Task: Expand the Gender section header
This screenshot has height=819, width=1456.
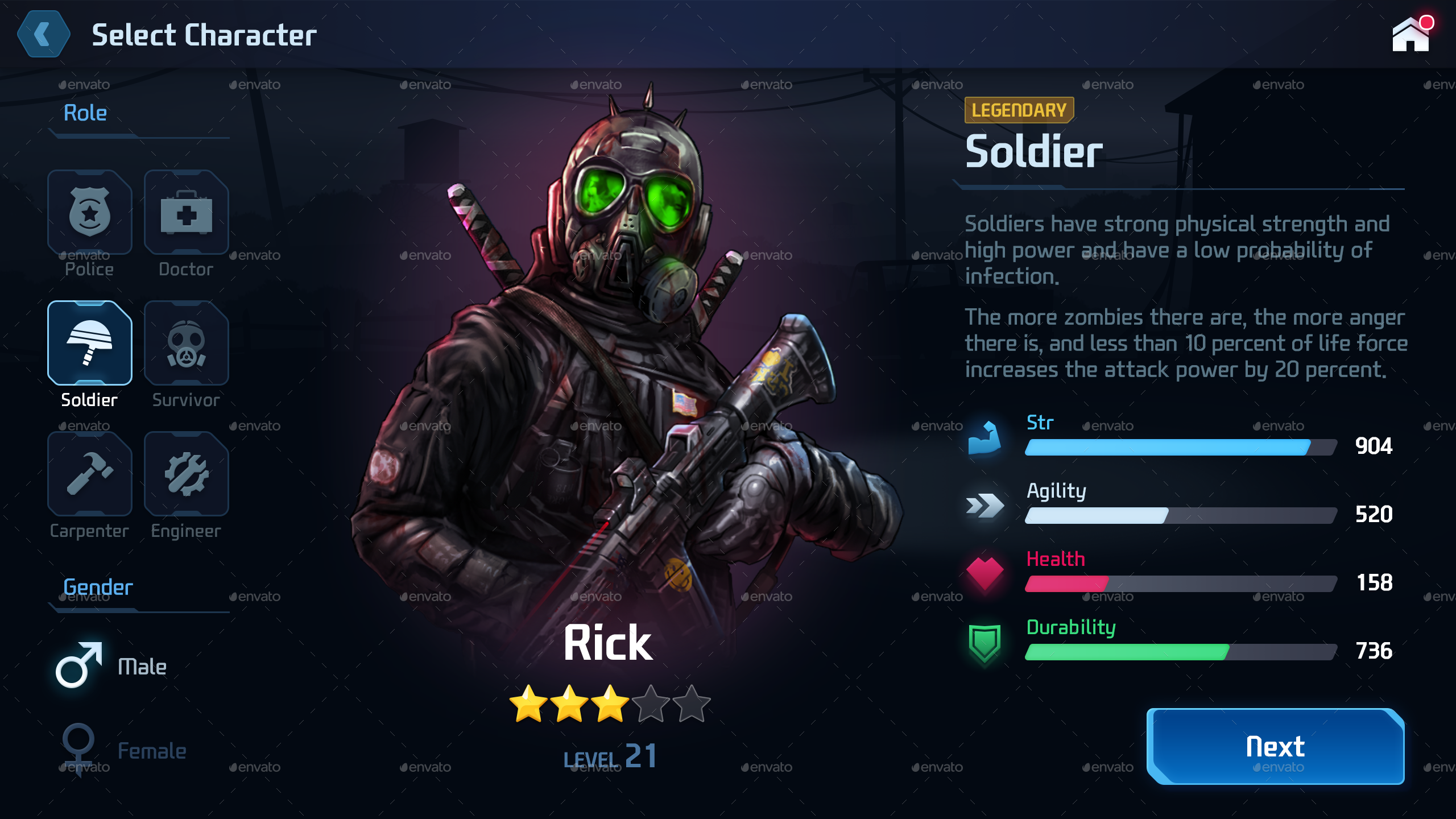Action: [97, 587]
